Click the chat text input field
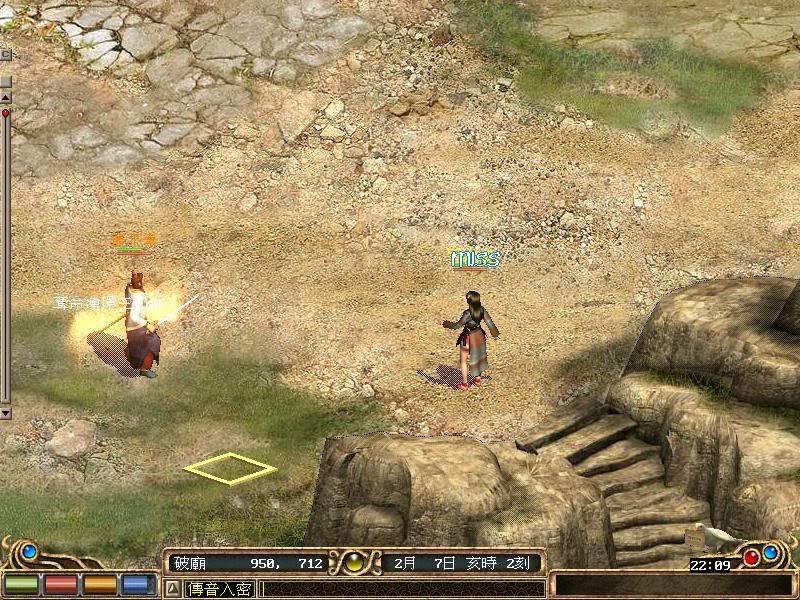This screenshot has height=600, width=800. click(x=400, y=589)
